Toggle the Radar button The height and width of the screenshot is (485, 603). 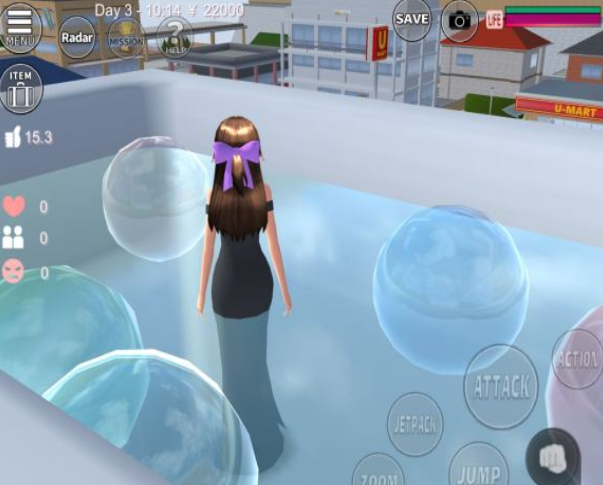coord(77,37)
